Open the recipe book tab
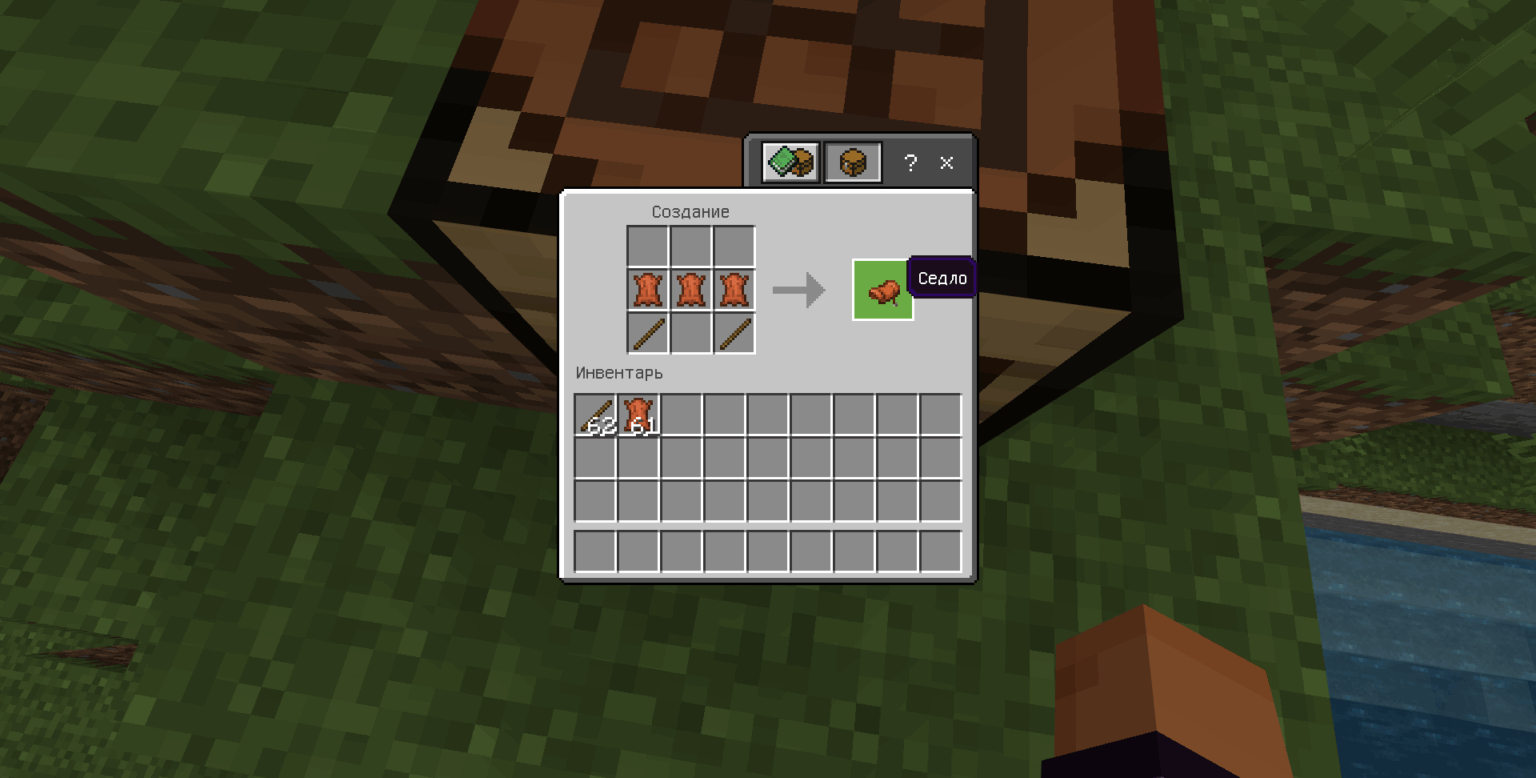The width and height of the screenshot is (1536, 778). click(x=788, y=162)
